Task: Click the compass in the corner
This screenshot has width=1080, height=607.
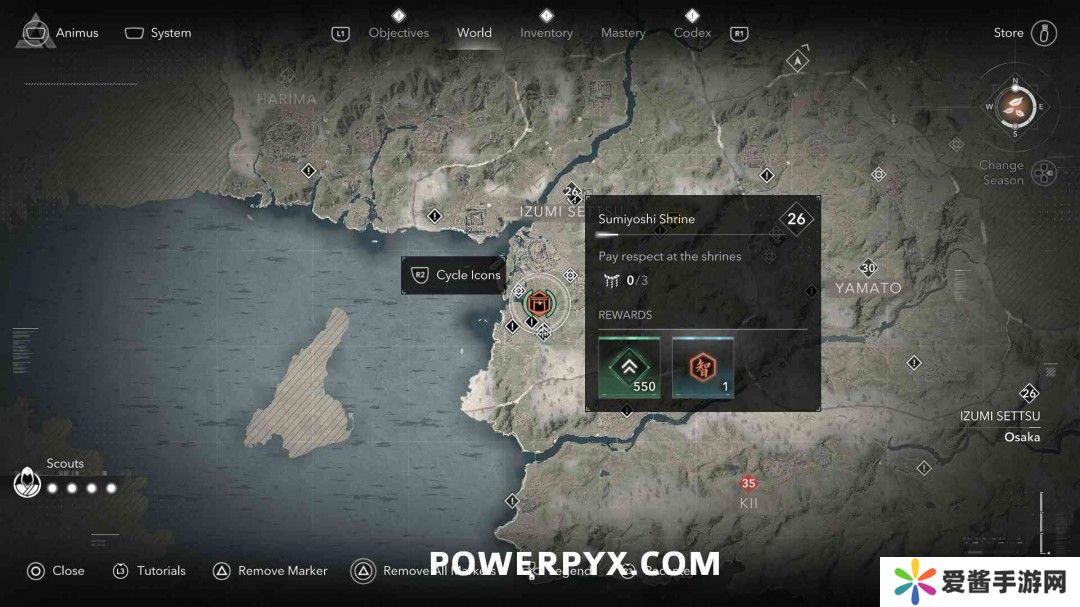Action: [x=1015, y=105]
